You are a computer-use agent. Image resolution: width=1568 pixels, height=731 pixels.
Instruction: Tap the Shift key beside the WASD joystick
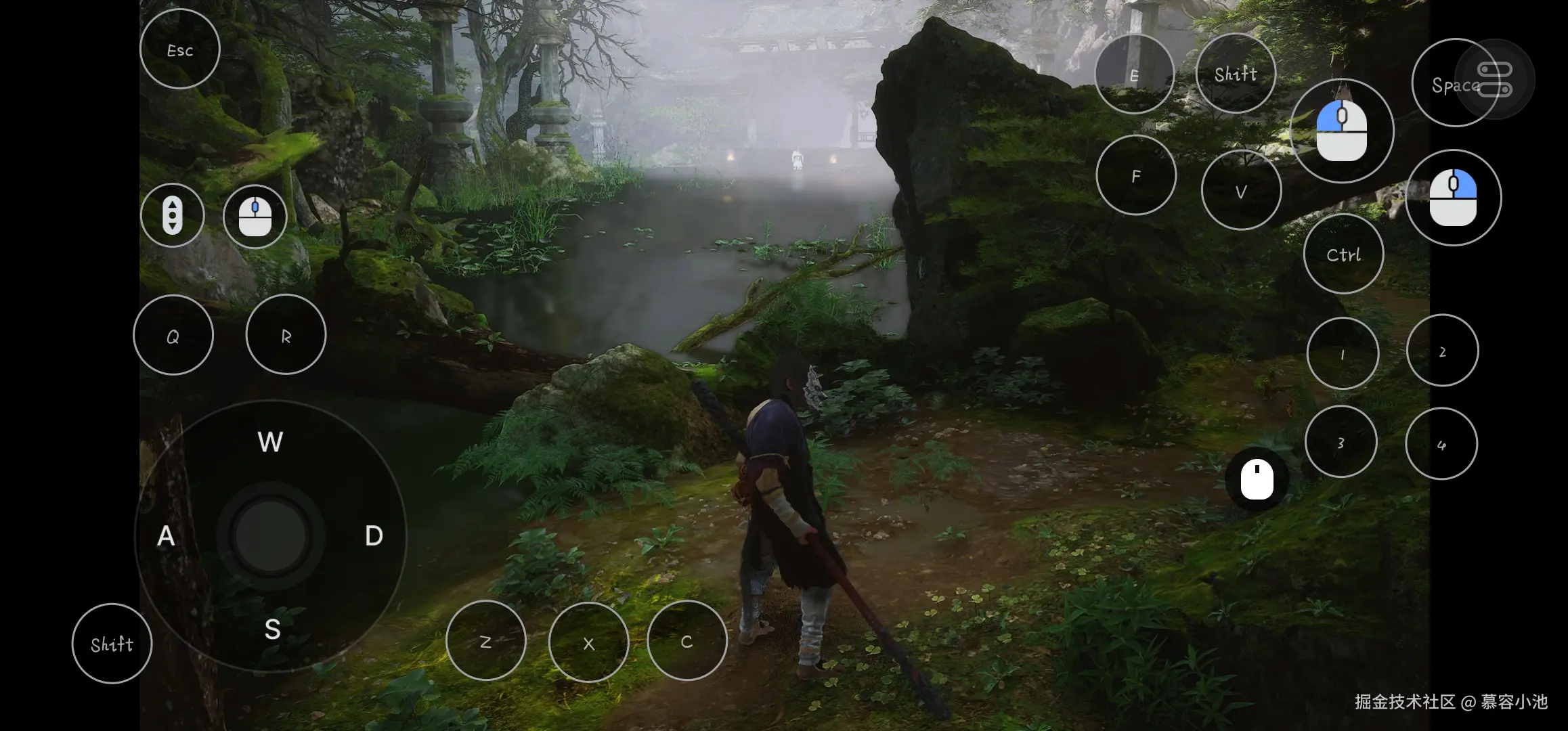tap(112, 644)
